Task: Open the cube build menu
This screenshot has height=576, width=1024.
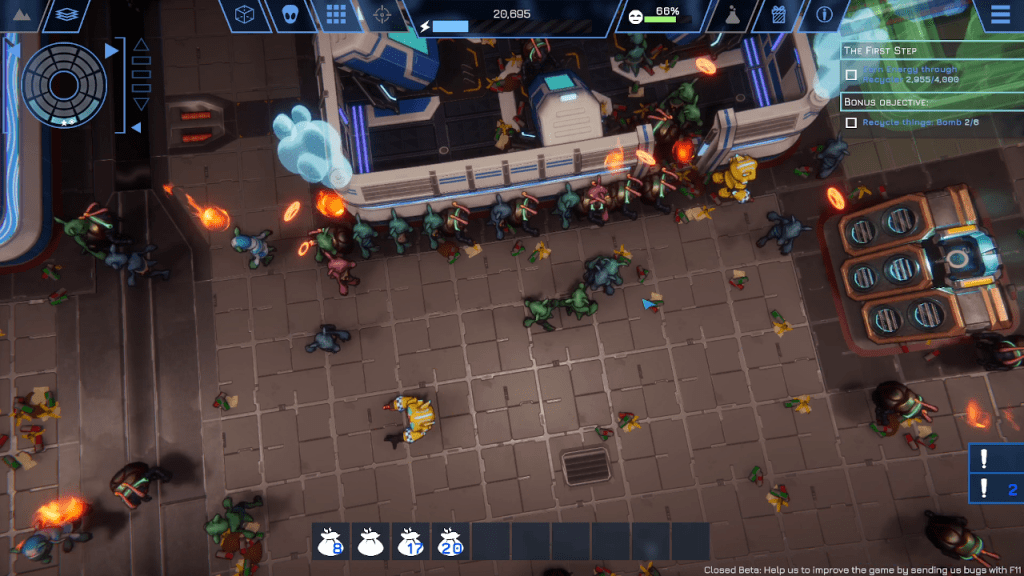Action: [243, 15]
